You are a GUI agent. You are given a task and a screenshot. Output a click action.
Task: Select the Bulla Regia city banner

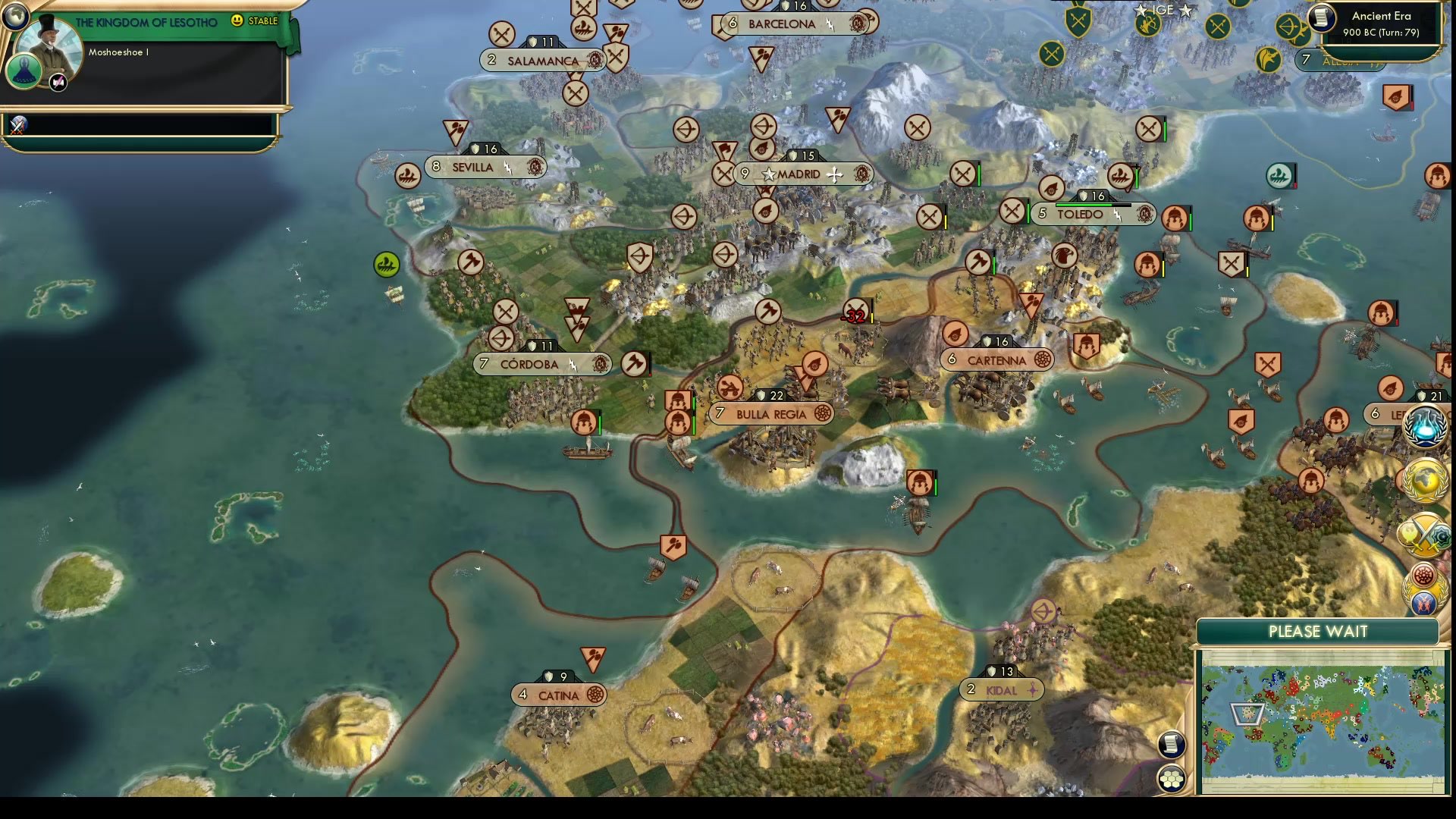[x=770, y=414]
